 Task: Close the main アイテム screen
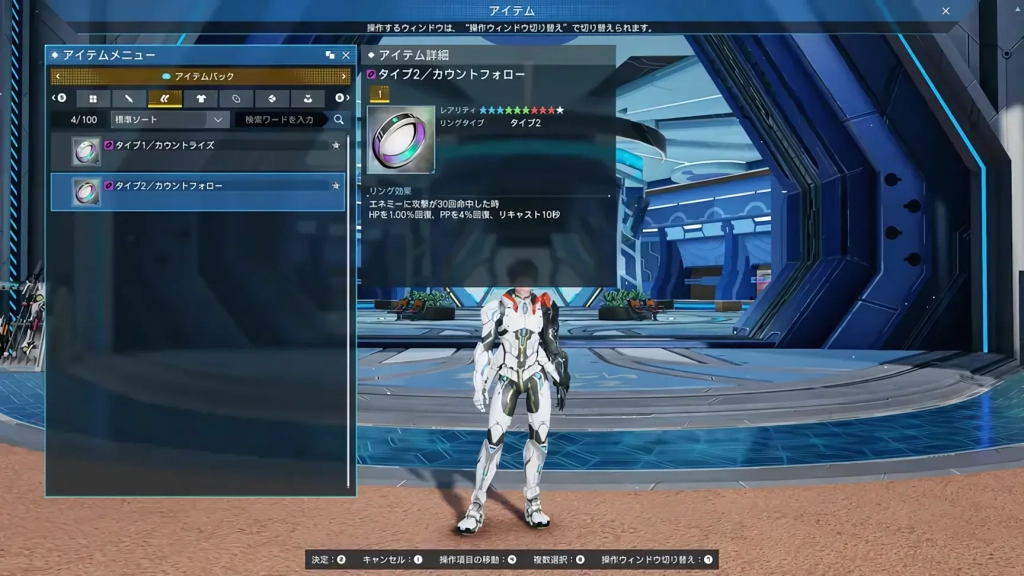(x=946, y=11)
